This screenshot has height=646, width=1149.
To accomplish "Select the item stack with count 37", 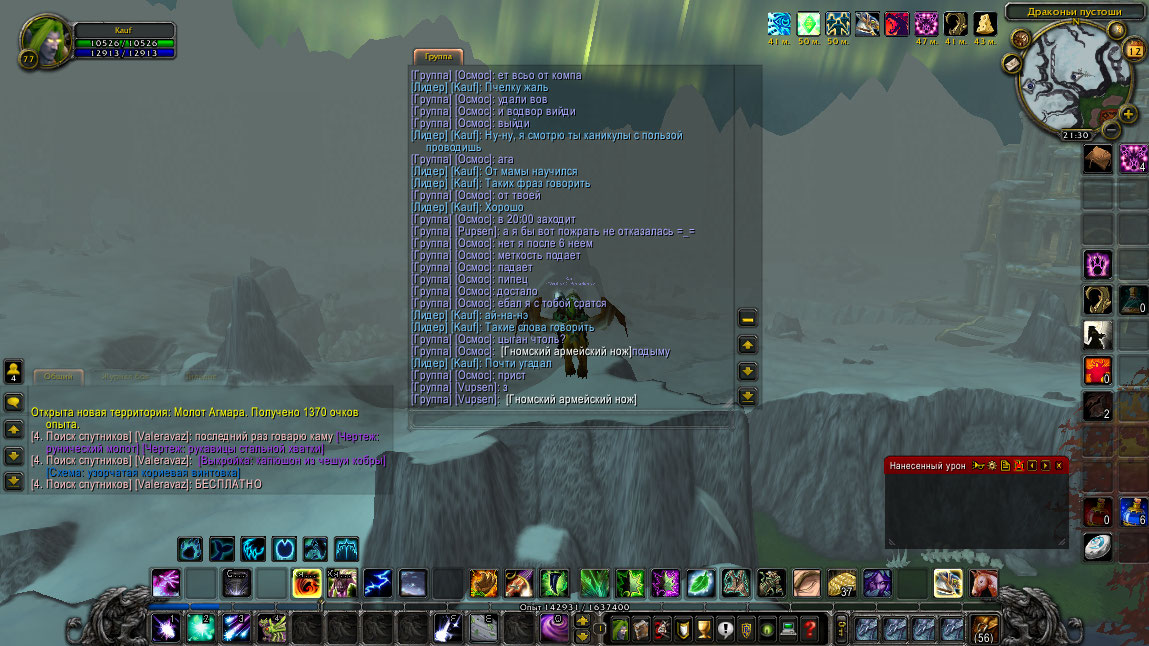I will click(842, 582).
